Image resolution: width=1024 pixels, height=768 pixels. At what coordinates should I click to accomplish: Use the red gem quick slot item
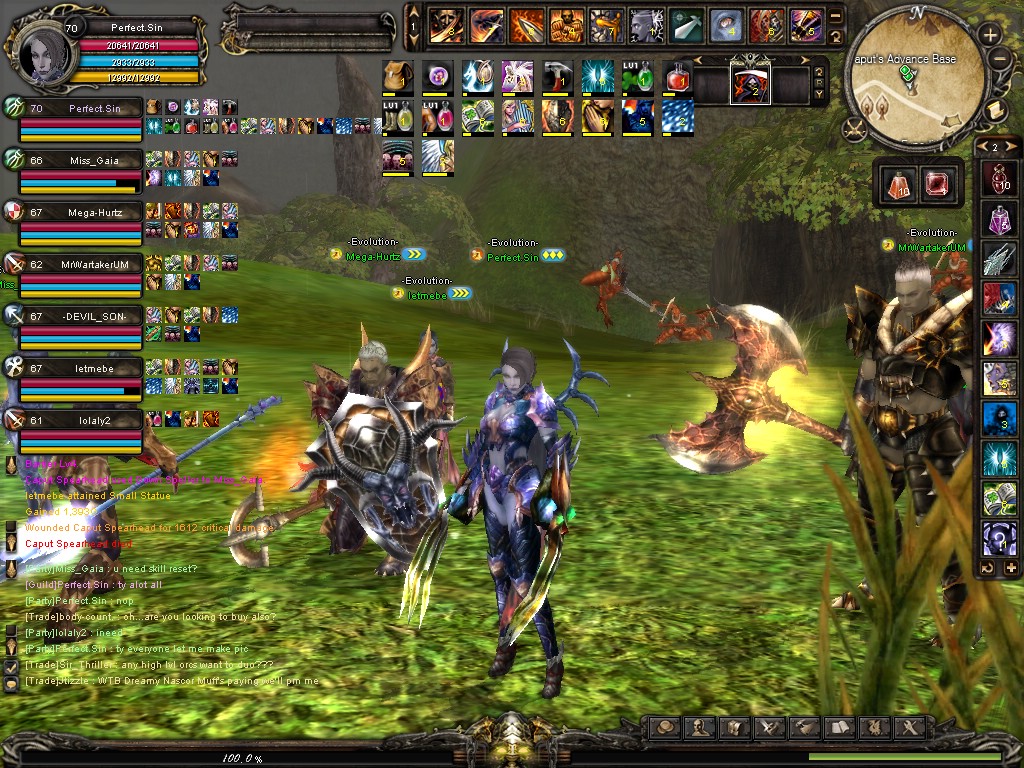[936, 184]
